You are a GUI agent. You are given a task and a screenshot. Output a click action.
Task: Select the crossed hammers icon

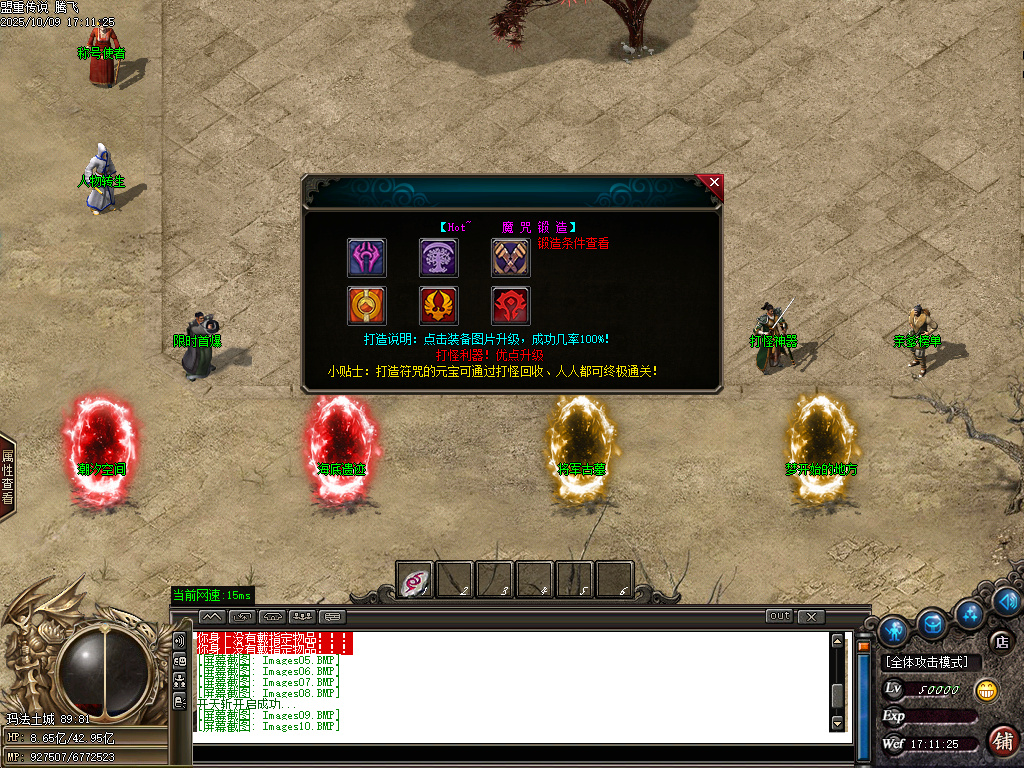point(510,258)
